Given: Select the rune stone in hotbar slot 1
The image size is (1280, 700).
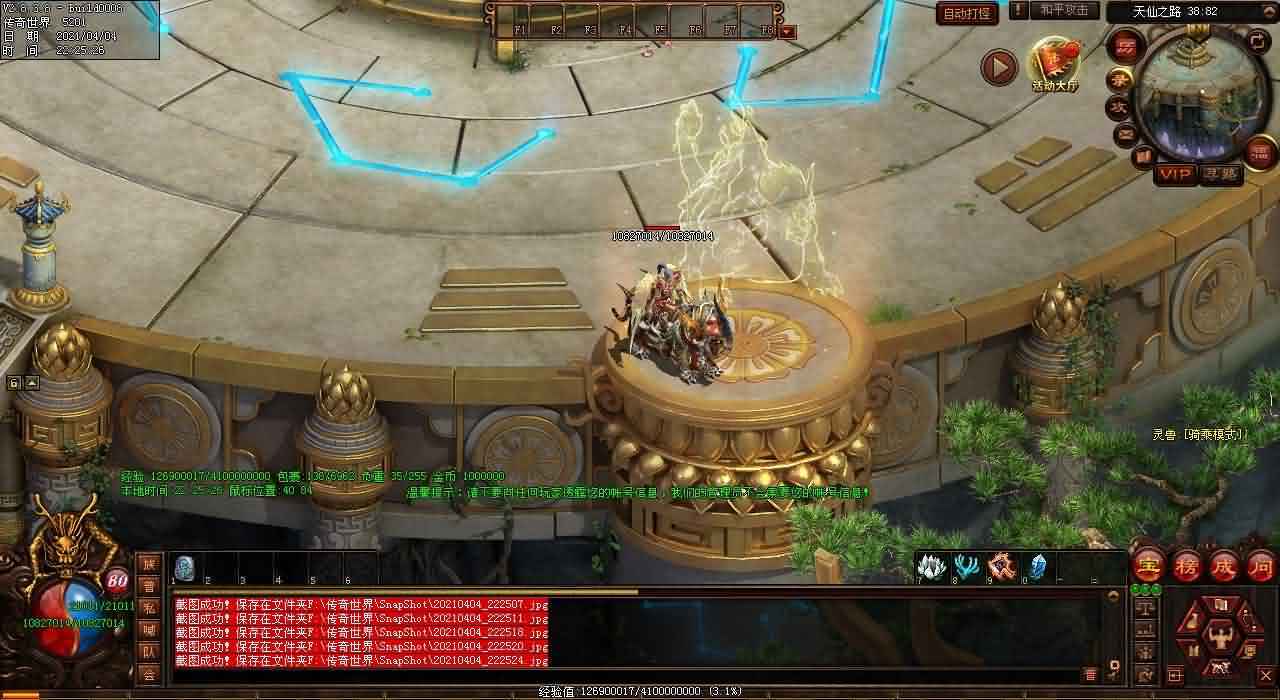Looking at the screenshot, I should point(184,567).
